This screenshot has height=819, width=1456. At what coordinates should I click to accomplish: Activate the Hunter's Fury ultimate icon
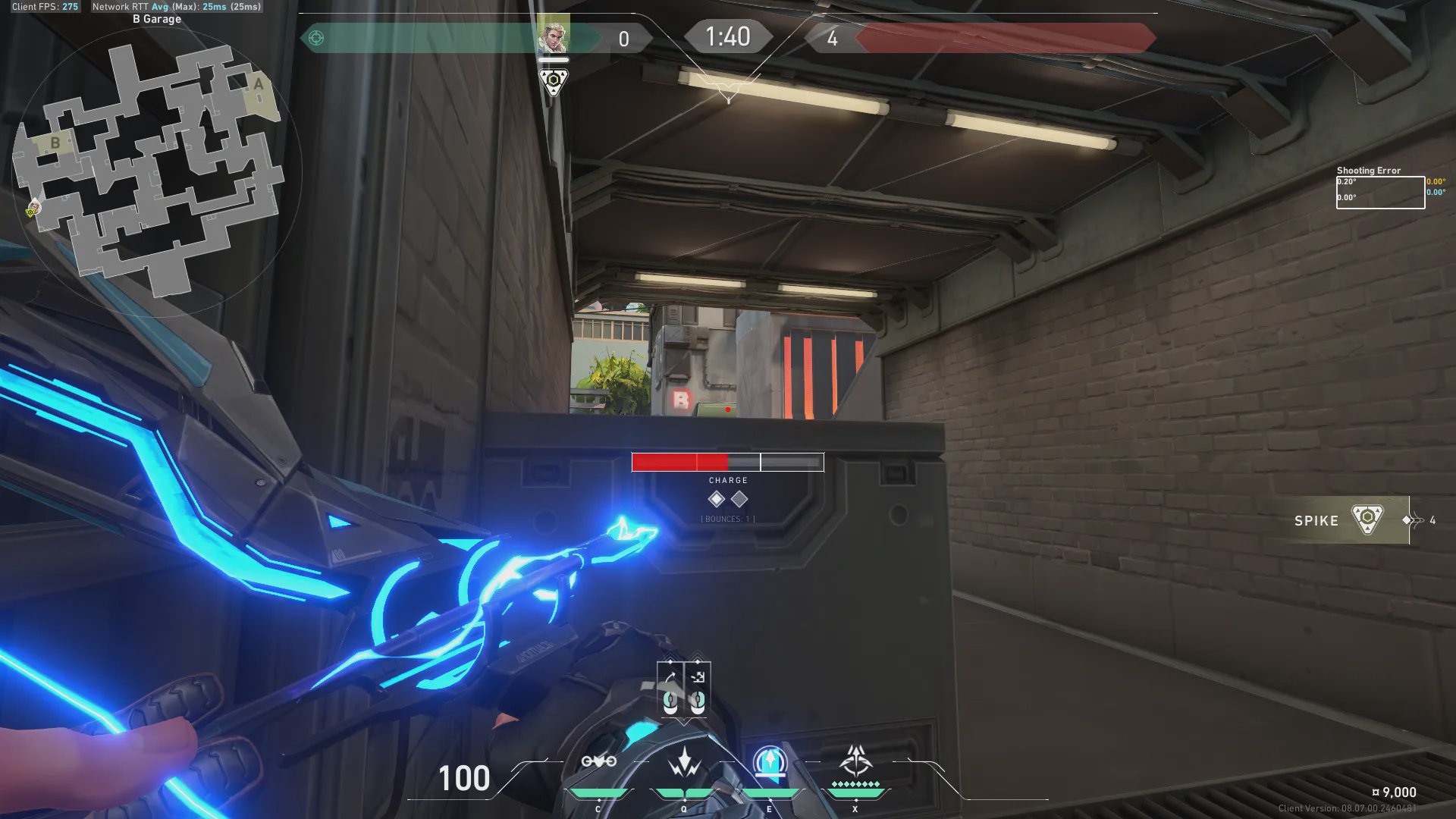[855, 760]
